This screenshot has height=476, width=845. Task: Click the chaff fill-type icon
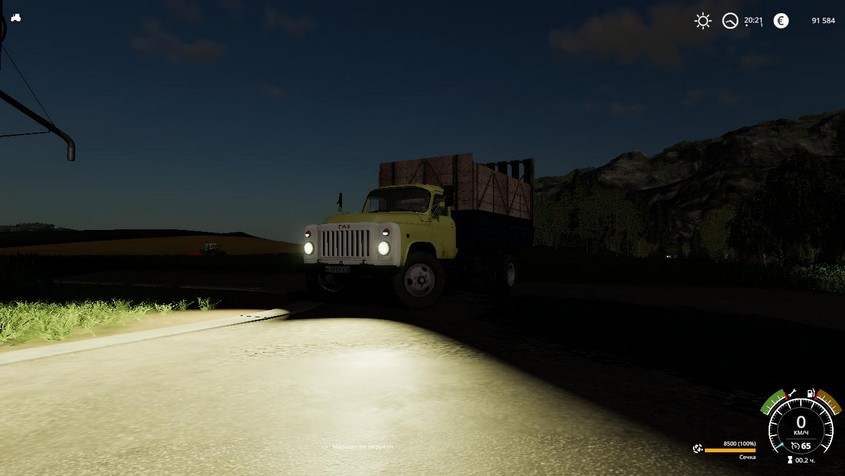(x=695, y=447)
